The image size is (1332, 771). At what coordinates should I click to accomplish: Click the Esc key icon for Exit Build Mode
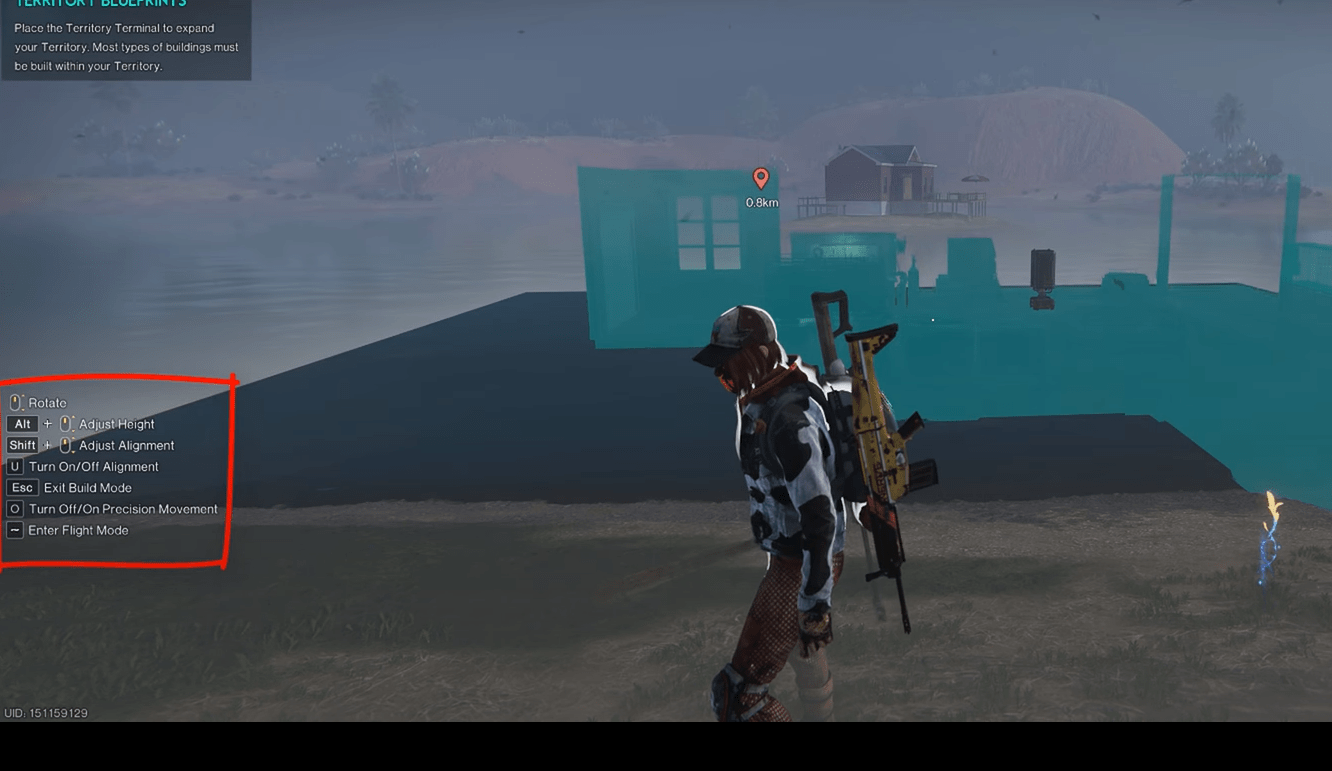(x=22, y=487)
